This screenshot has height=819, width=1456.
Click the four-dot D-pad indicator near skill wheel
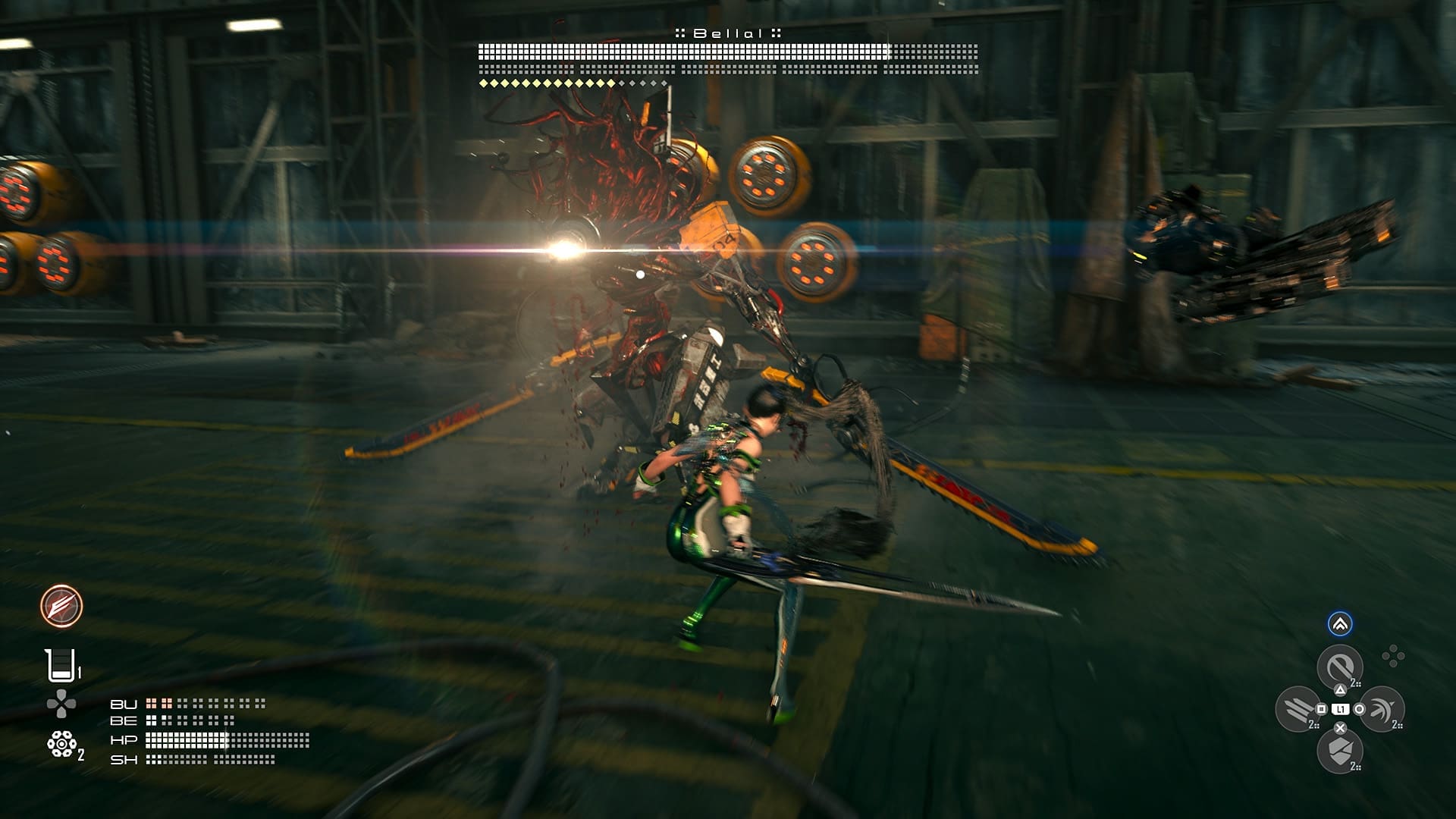(x=1394, y=654)
